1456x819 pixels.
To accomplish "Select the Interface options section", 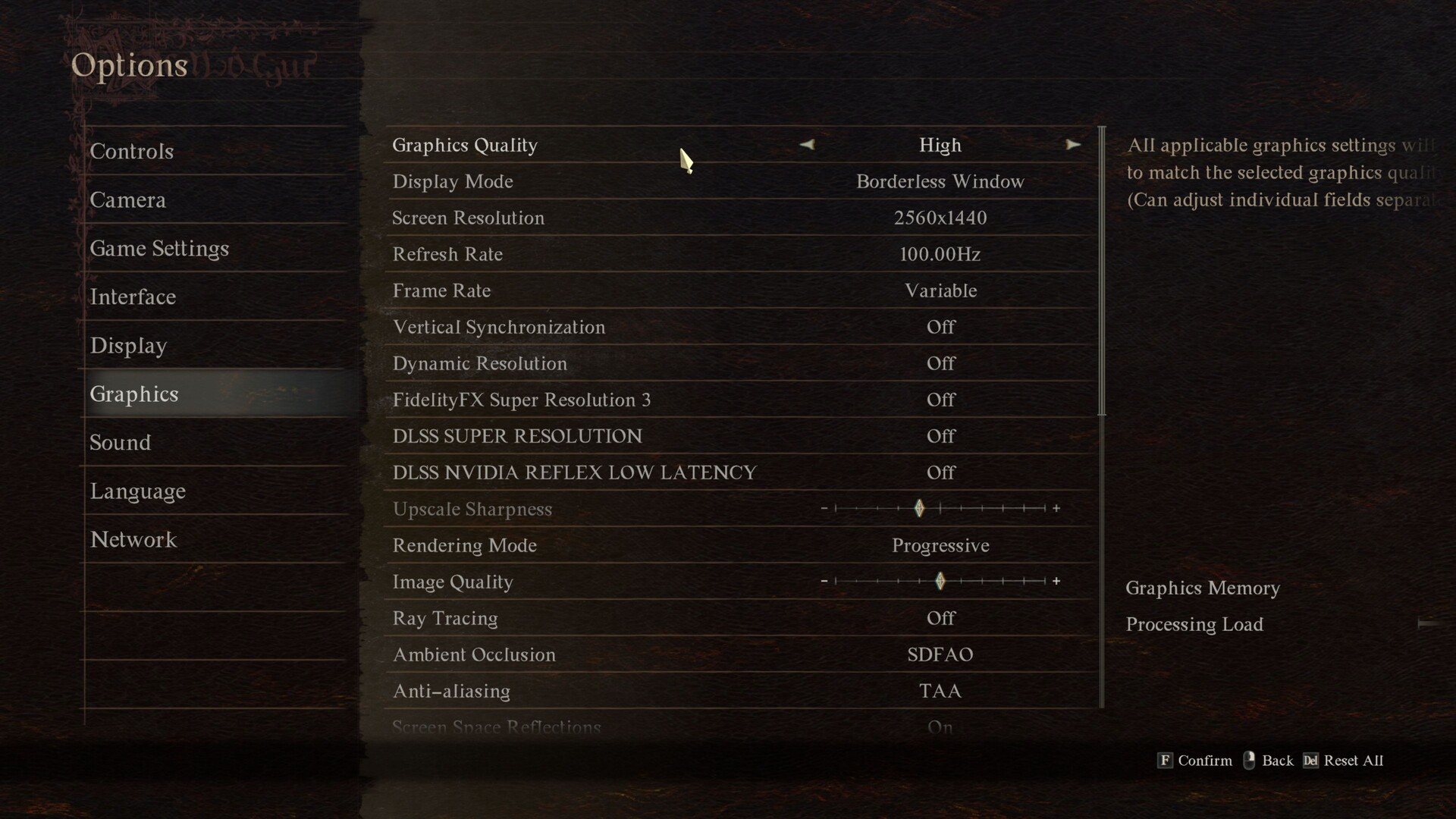I will [x=133, y=297].
